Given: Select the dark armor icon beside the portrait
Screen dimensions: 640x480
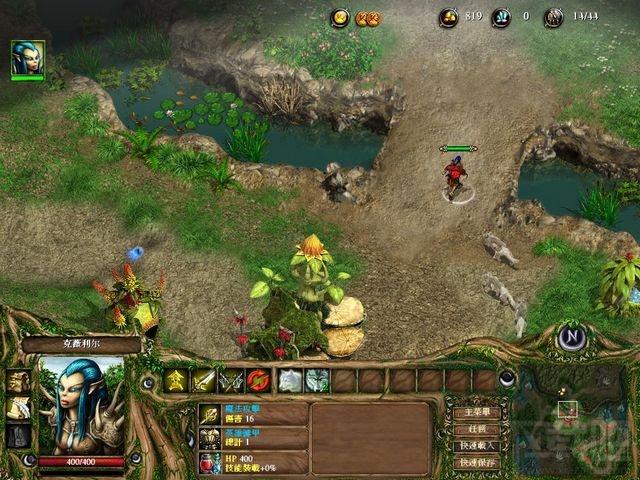Looking at the screenshot, I should 19,435.
